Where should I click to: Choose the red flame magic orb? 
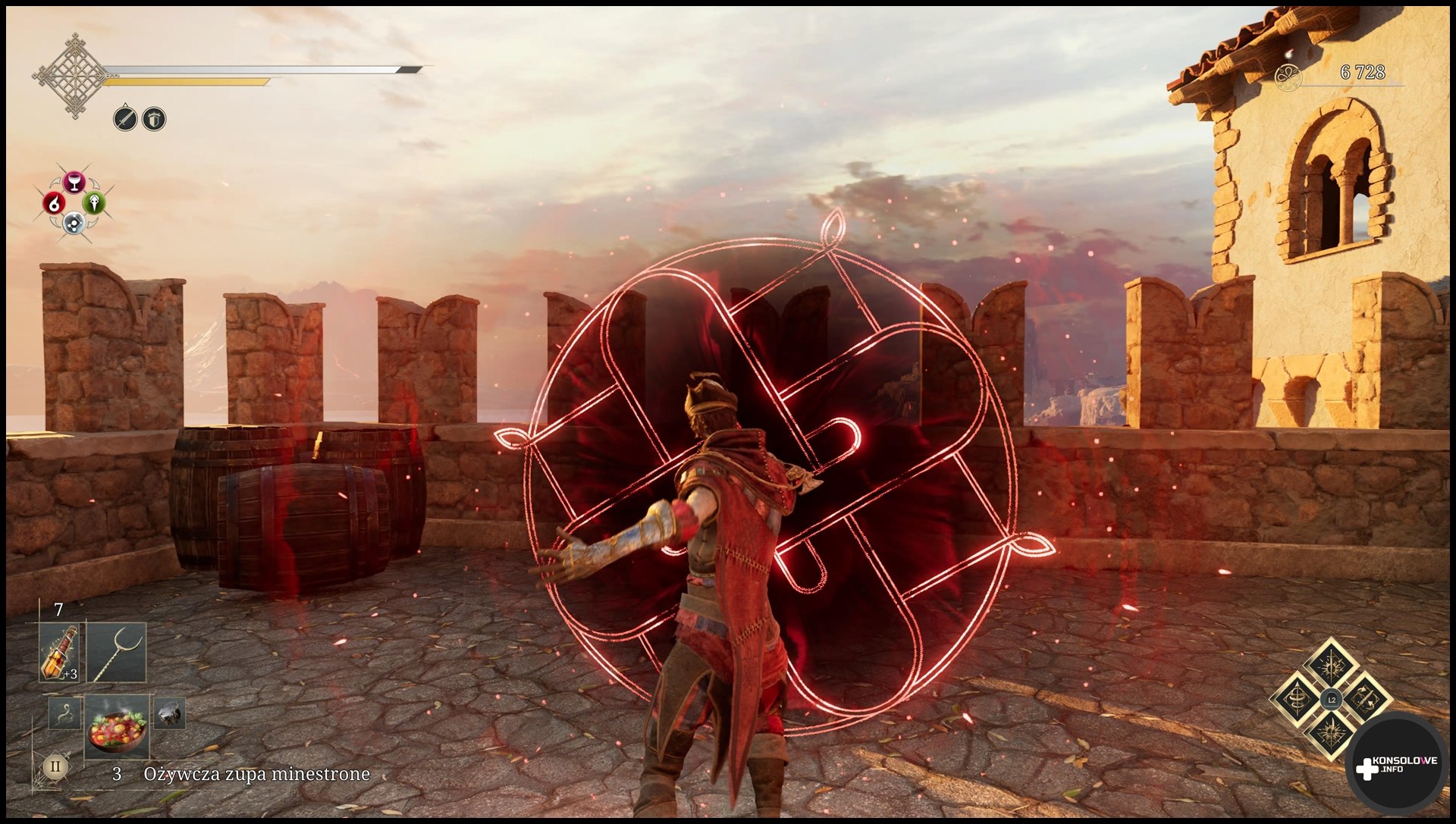coord(54,203)
